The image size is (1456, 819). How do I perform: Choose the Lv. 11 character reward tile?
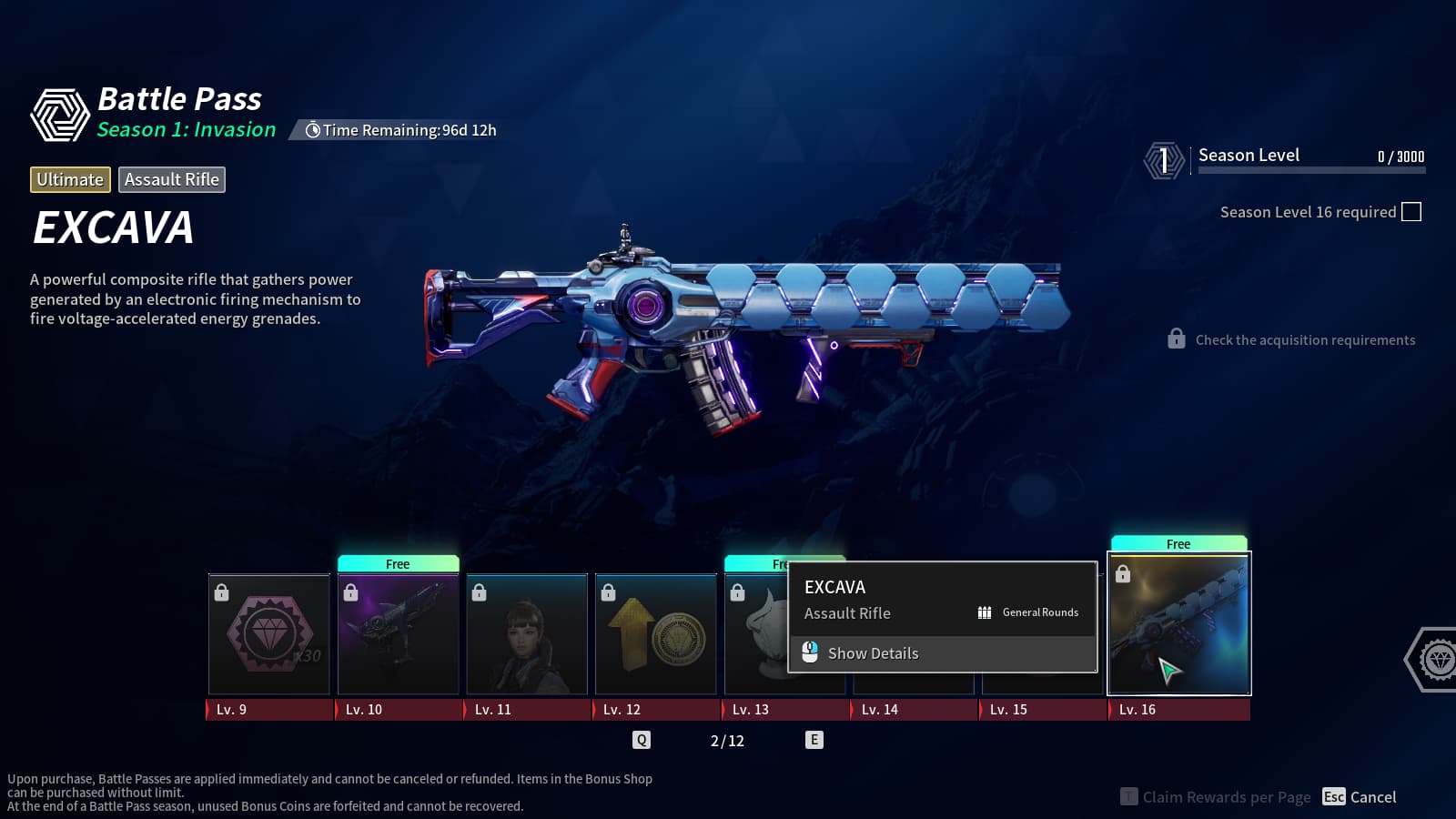pos(527,634)
